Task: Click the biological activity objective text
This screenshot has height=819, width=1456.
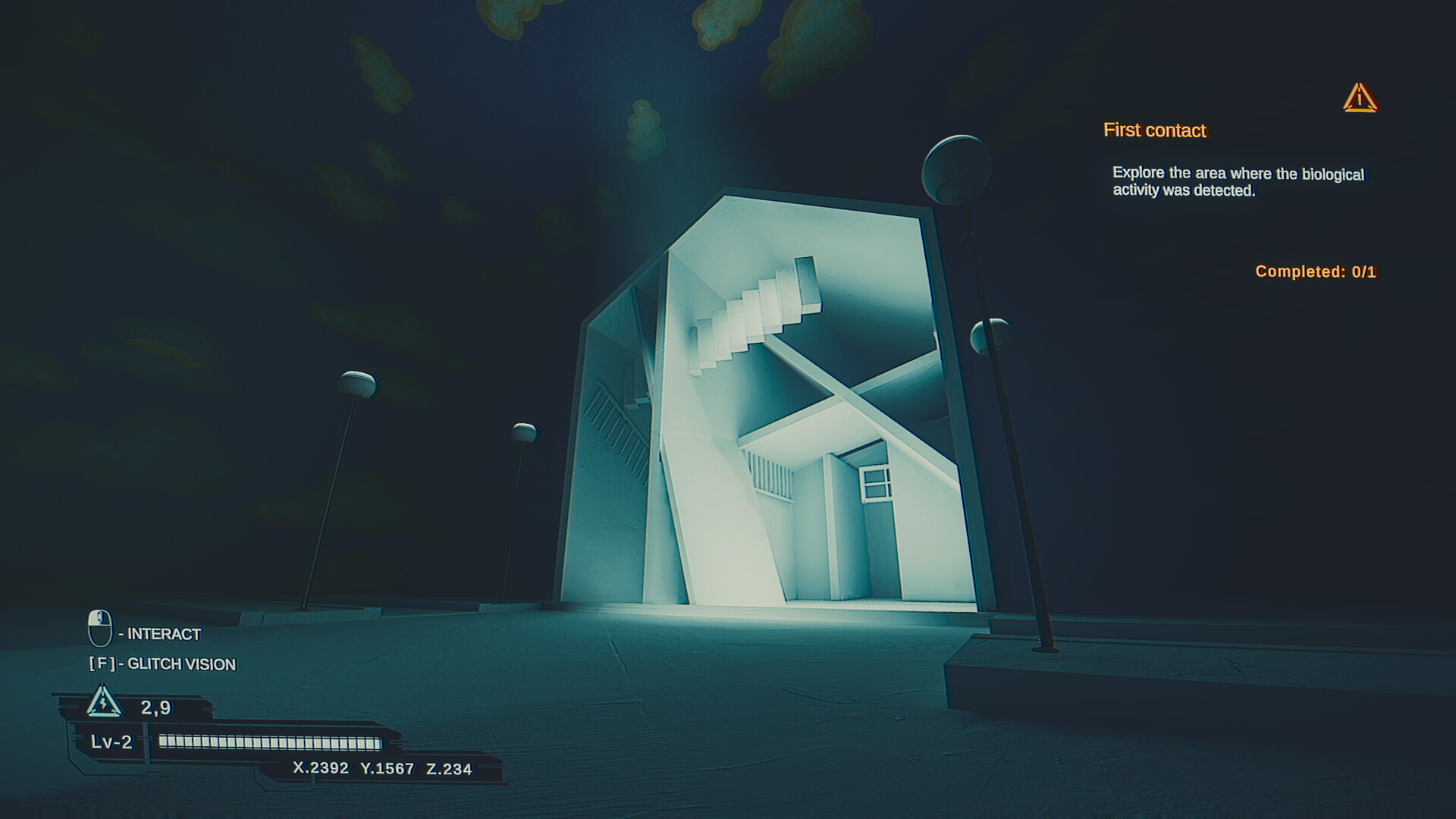Action: click(1237, 182)
